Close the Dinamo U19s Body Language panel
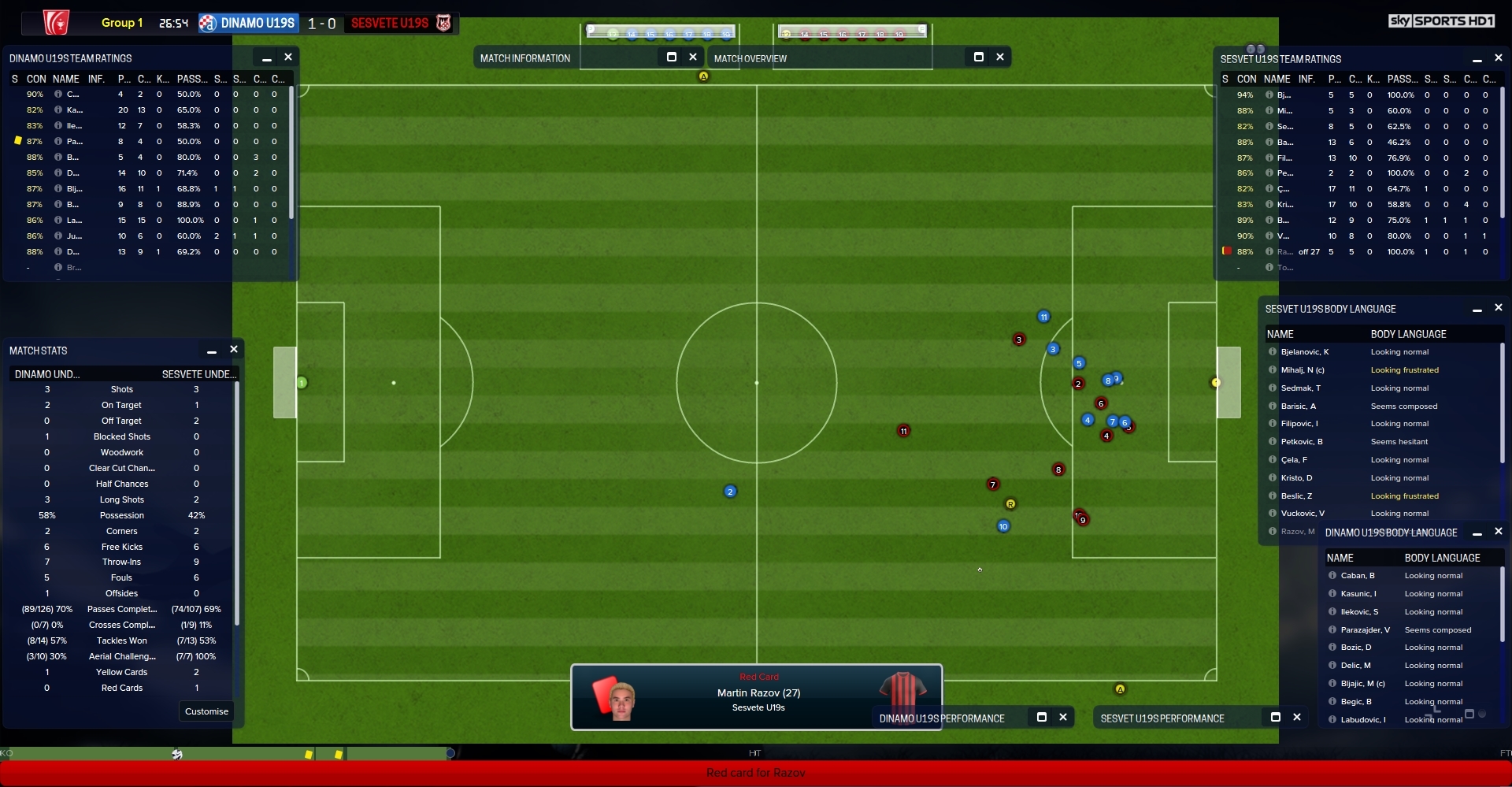 (x=1499, y=532)
